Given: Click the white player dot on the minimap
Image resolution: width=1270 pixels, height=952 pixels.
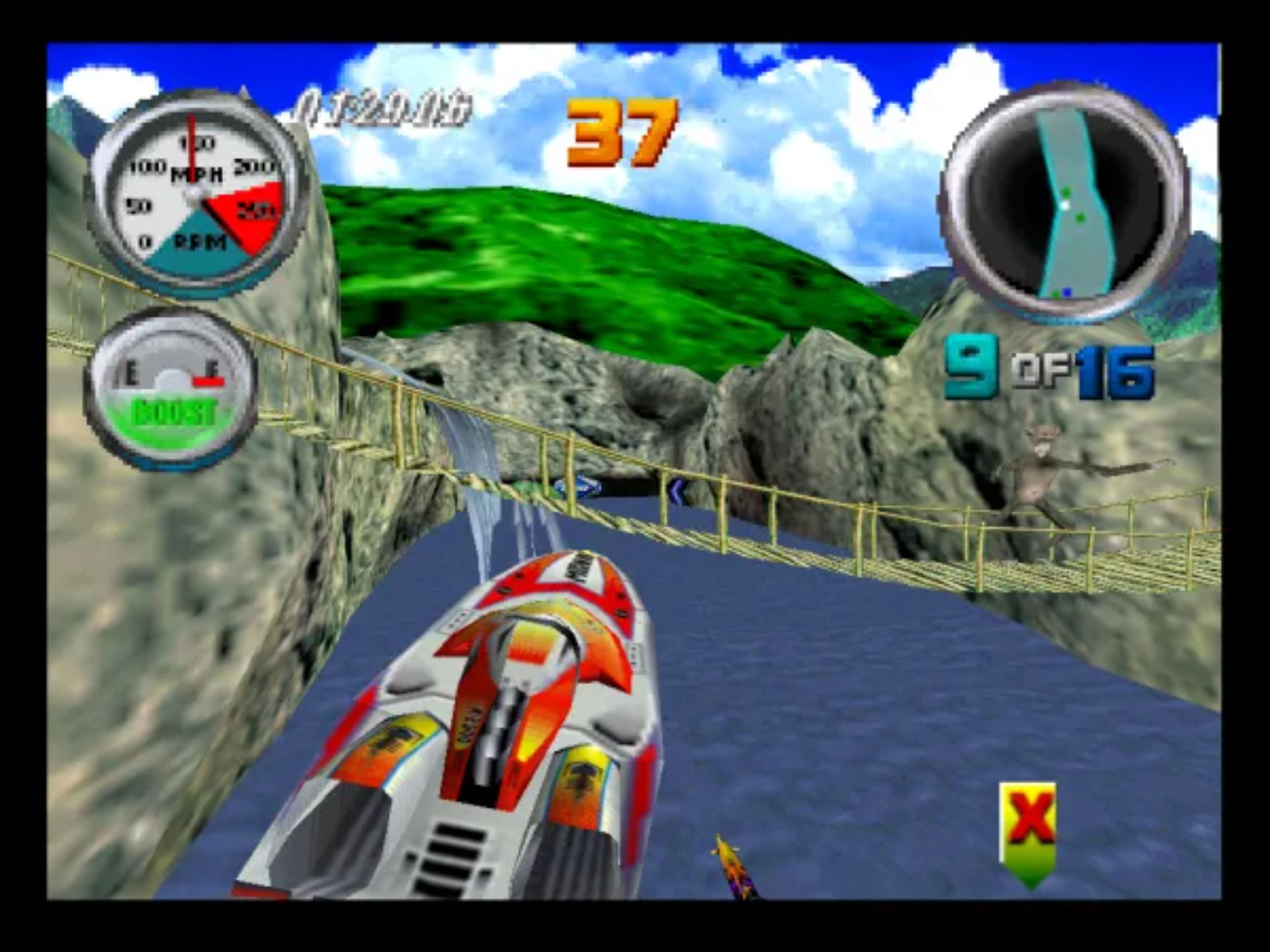Looking at the screenshot, I should (1066, 206).
